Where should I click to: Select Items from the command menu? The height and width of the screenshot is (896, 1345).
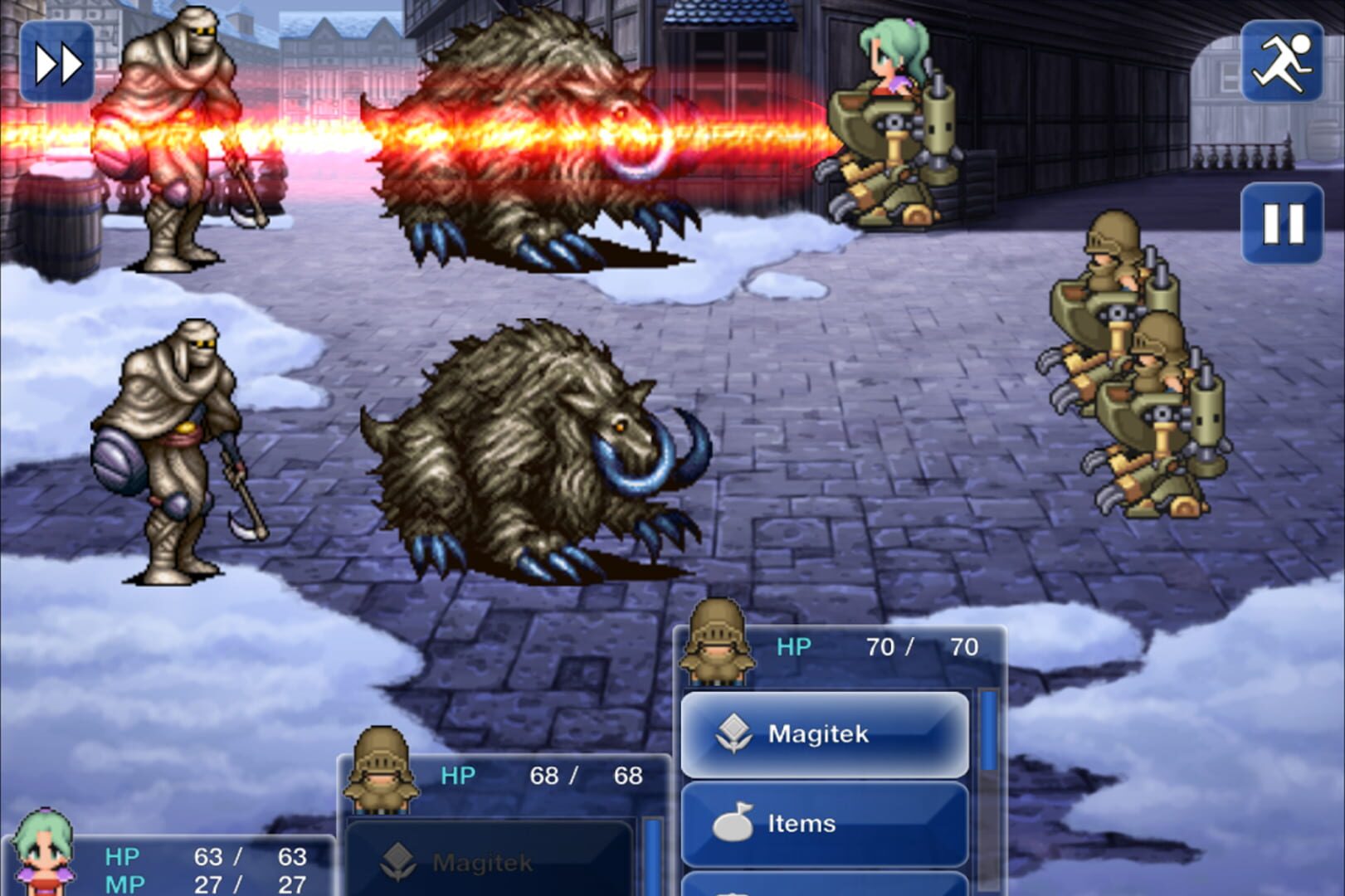(824, 823)
